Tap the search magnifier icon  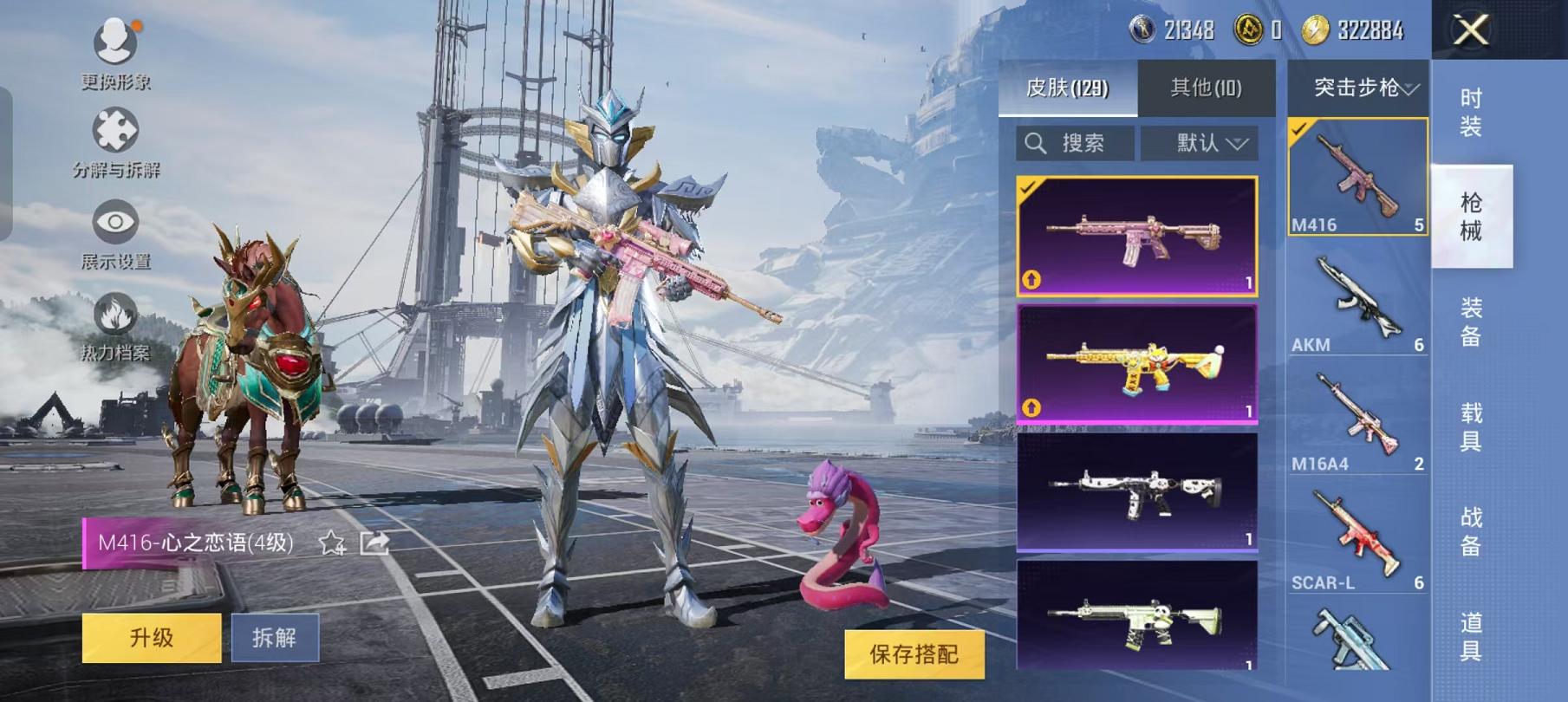coord(1034,141)
